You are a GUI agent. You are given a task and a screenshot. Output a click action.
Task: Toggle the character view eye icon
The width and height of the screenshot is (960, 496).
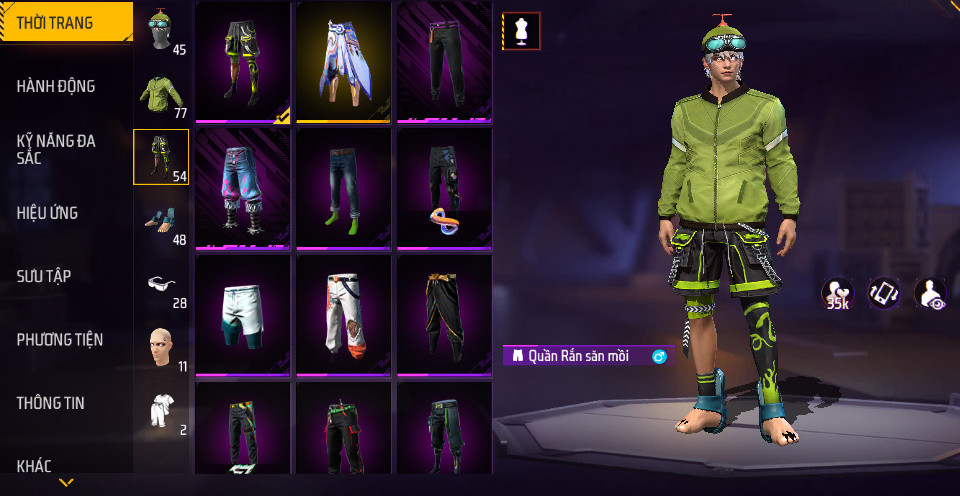[930, 293]
